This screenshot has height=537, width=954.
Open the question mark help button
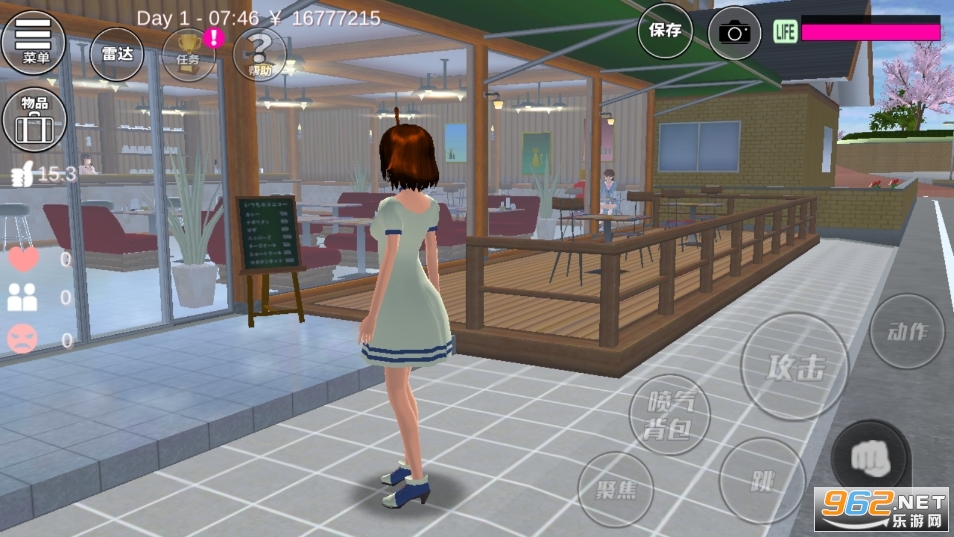pos(259,53)
